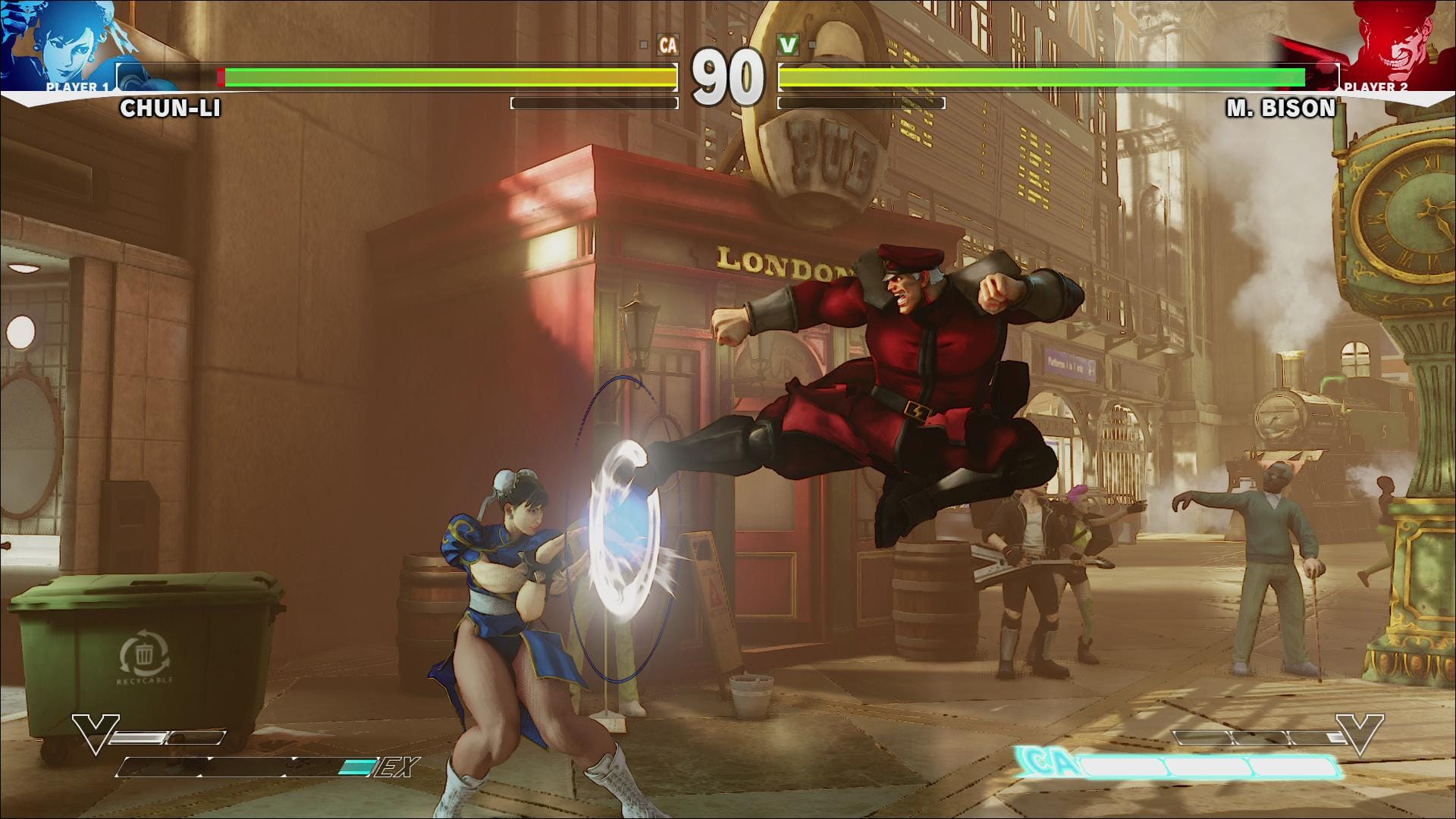Screen dimensions: 1456x819
Task: Expand Player 2 stun bar section
Action: click(x=861, y=102)
